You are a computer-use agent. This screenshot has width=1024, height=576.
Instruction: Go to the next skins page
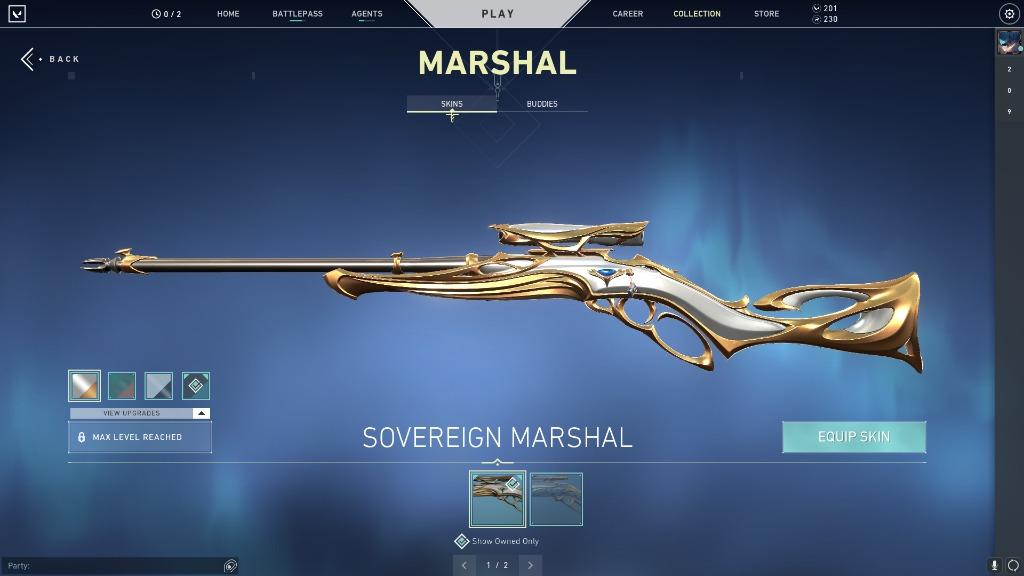(530, 565)
